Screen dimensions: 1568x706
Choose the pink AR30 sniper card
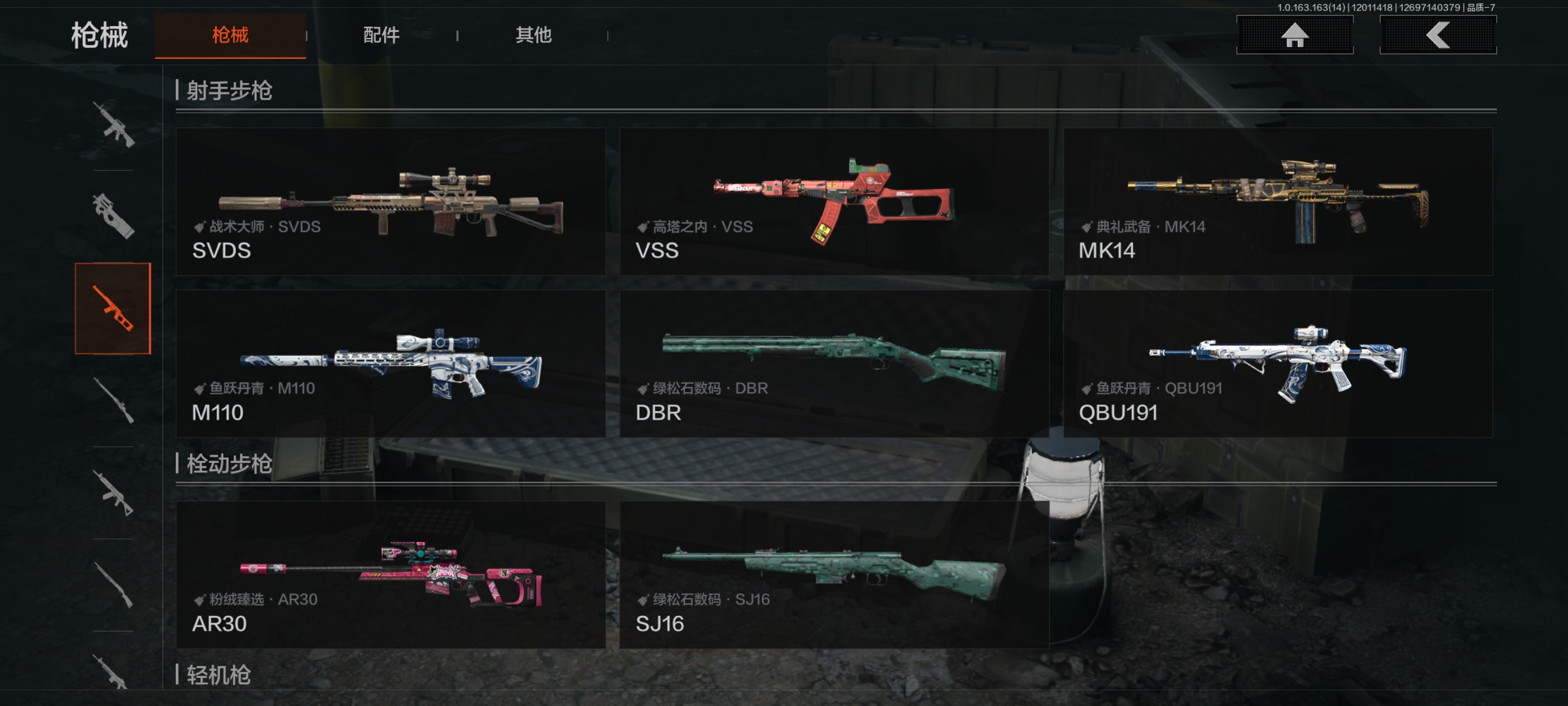pos(390,574)
